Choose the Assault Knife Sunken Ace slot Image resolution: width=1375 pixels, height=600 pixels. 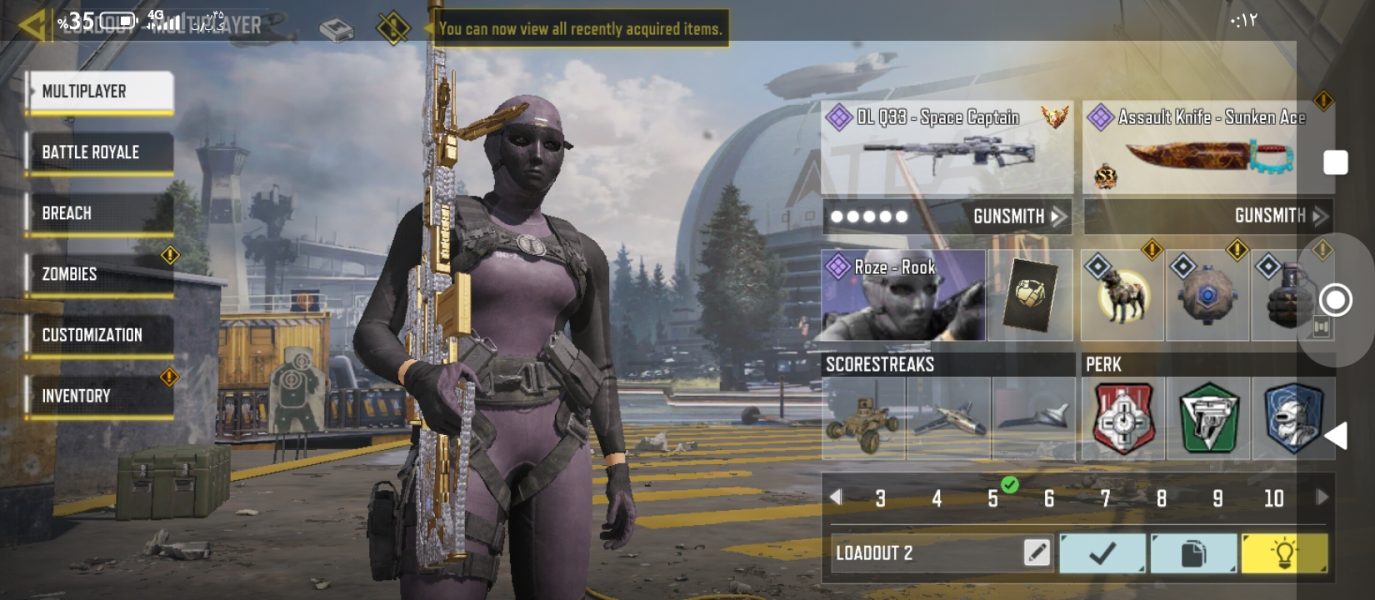1208,146
